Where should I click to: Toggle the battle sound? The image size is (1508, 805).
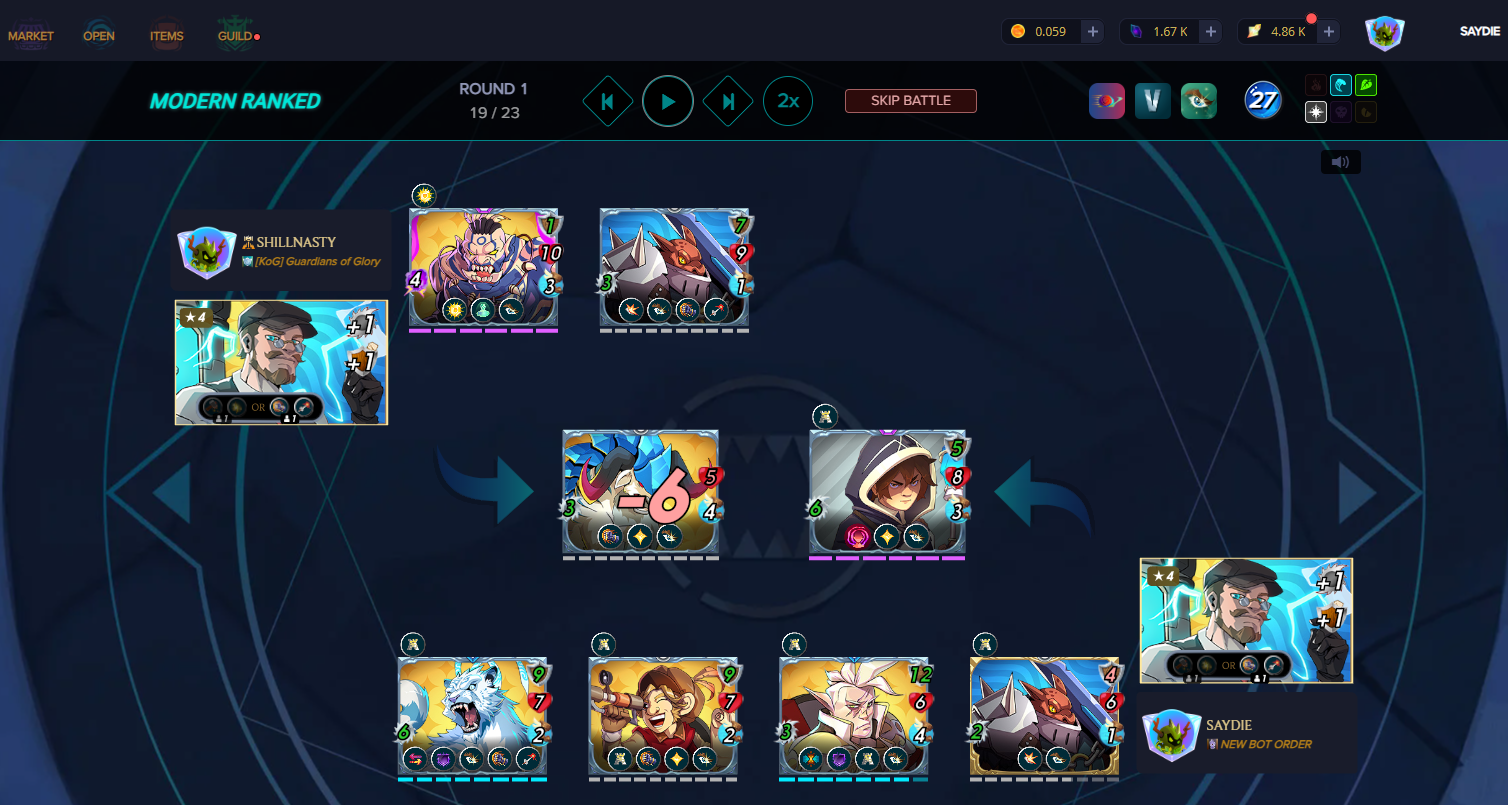pos(1340,162)
